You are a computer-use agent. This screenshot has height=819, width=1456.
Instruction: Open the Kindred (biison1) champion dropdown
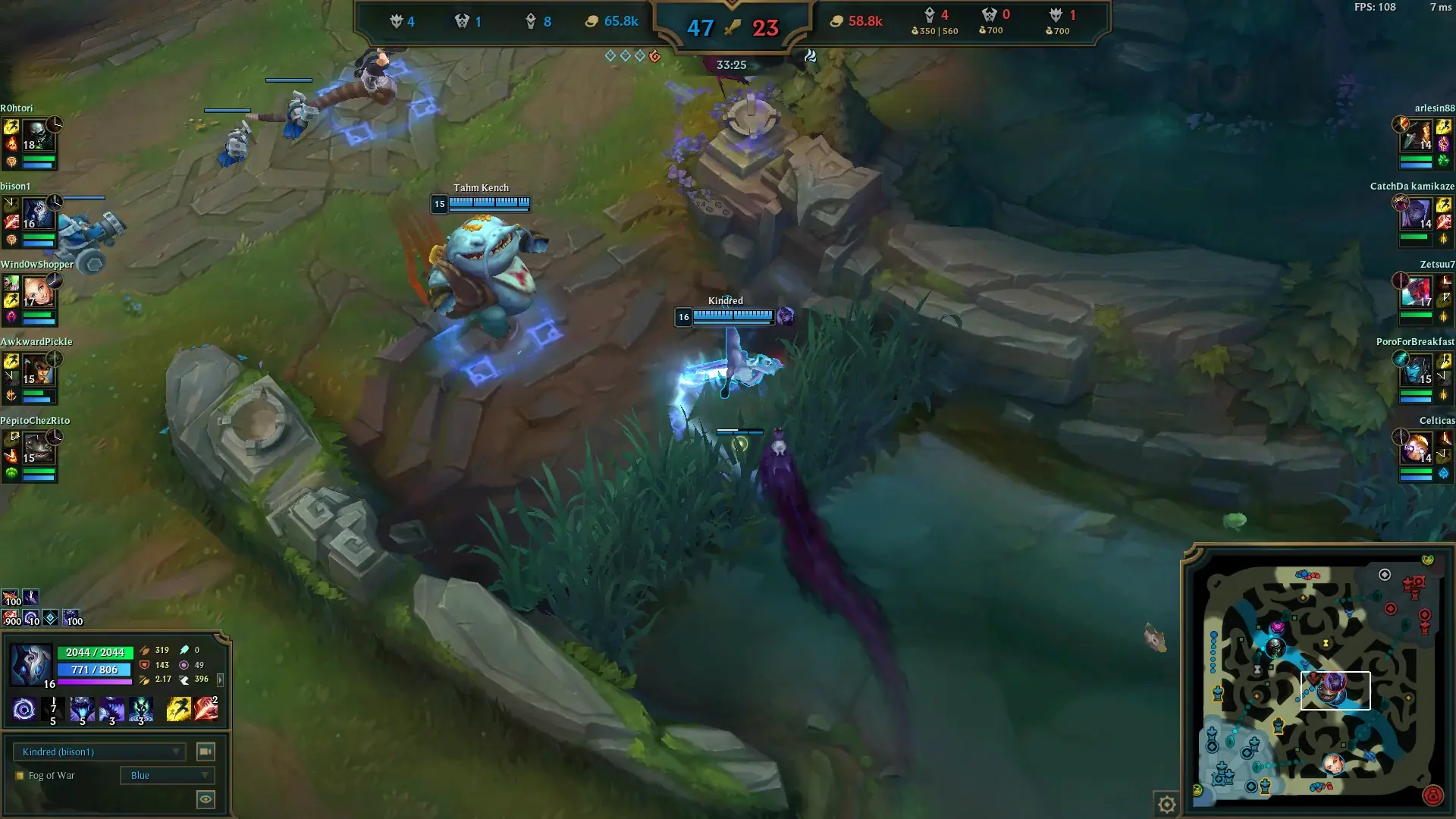(x=99, y=752)
